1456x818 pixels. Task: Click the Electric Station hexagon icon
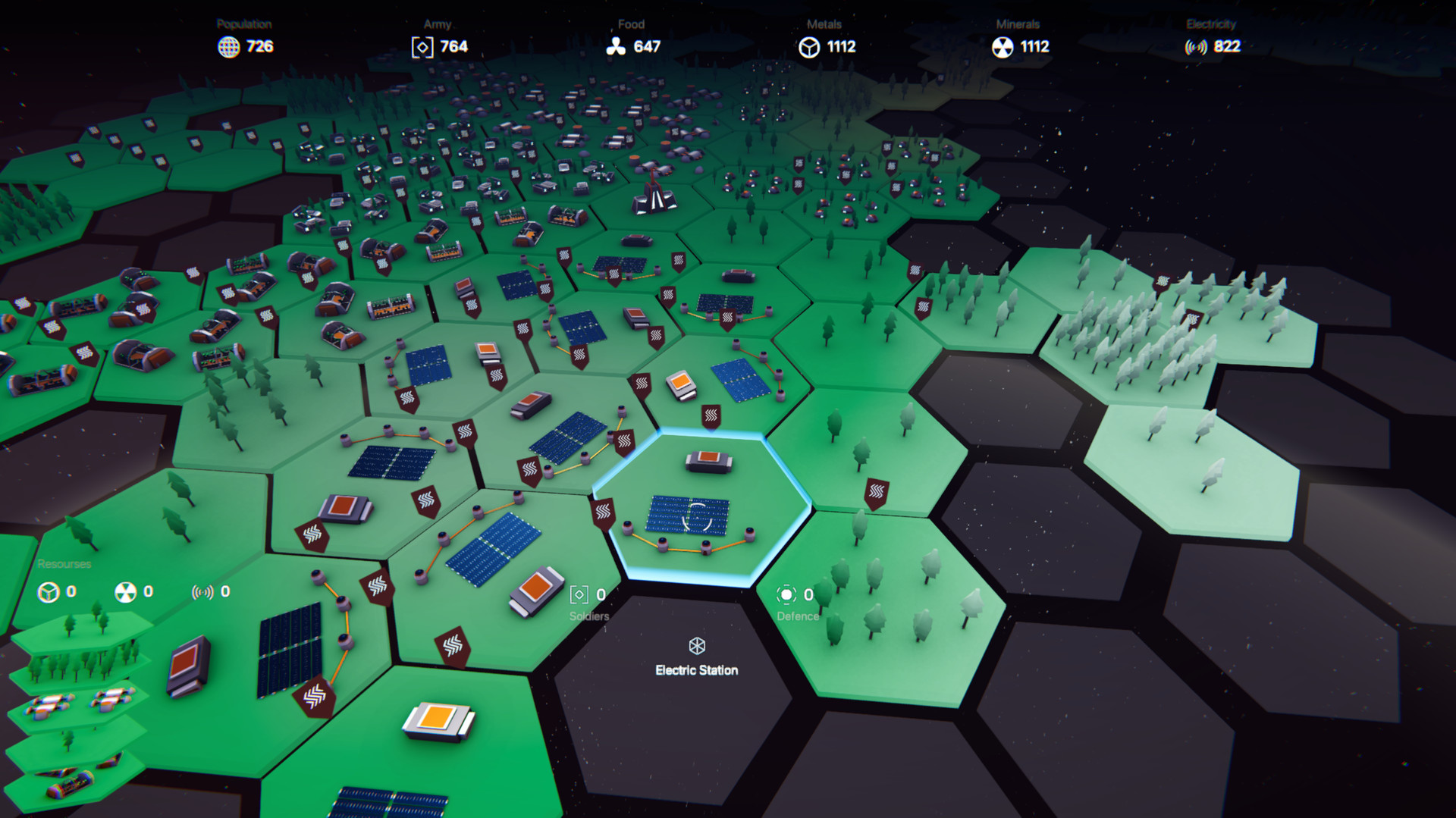[697, 647]
